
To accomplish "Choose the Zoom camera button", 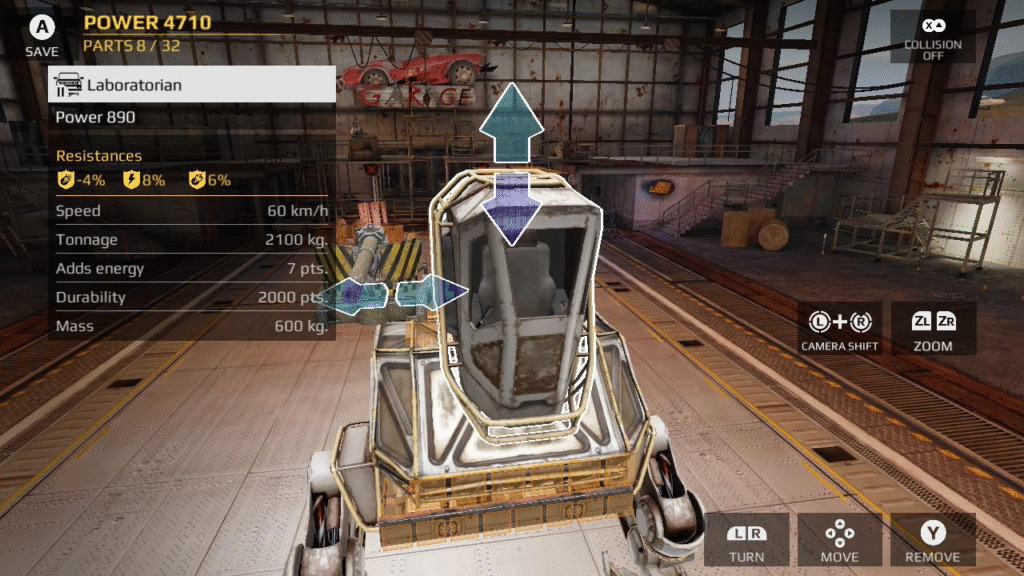I will (x=932, y=329).
